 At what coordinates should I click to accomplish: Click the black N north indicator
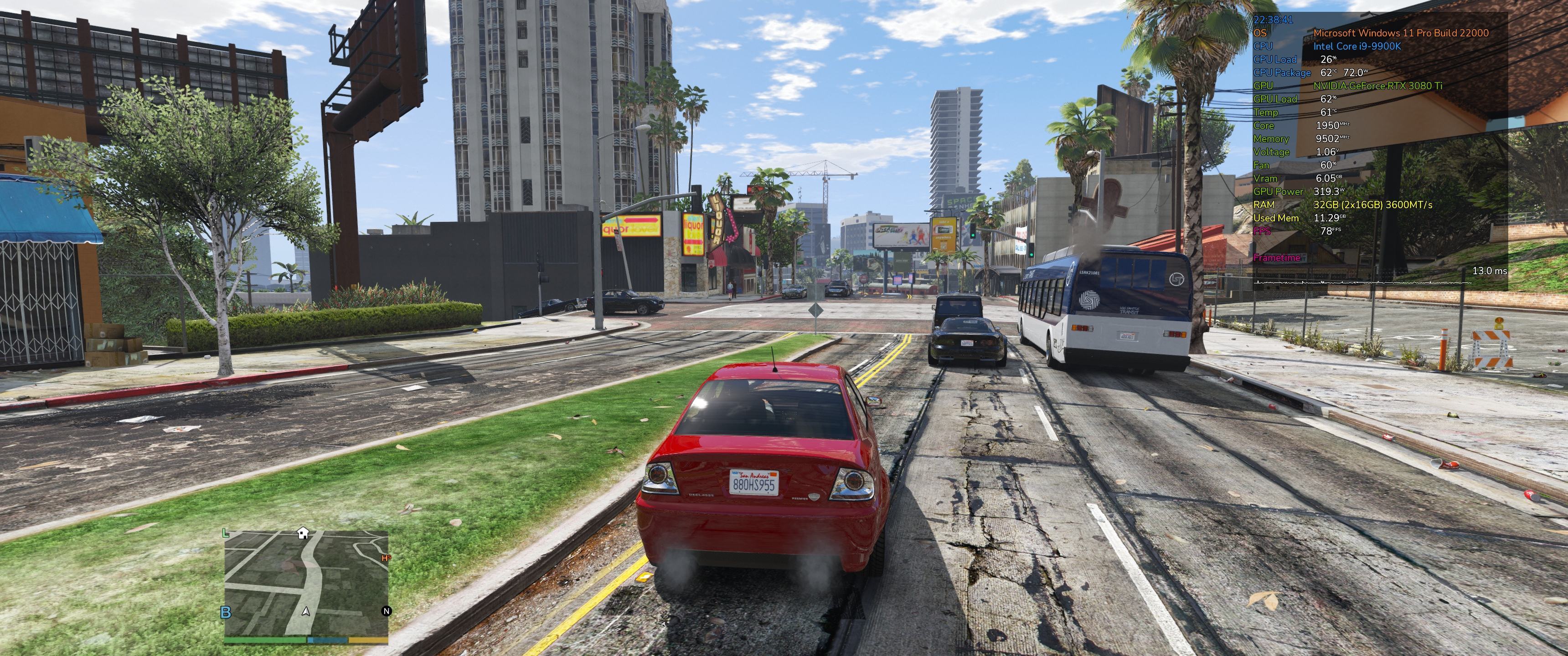(x=386, y=611)
